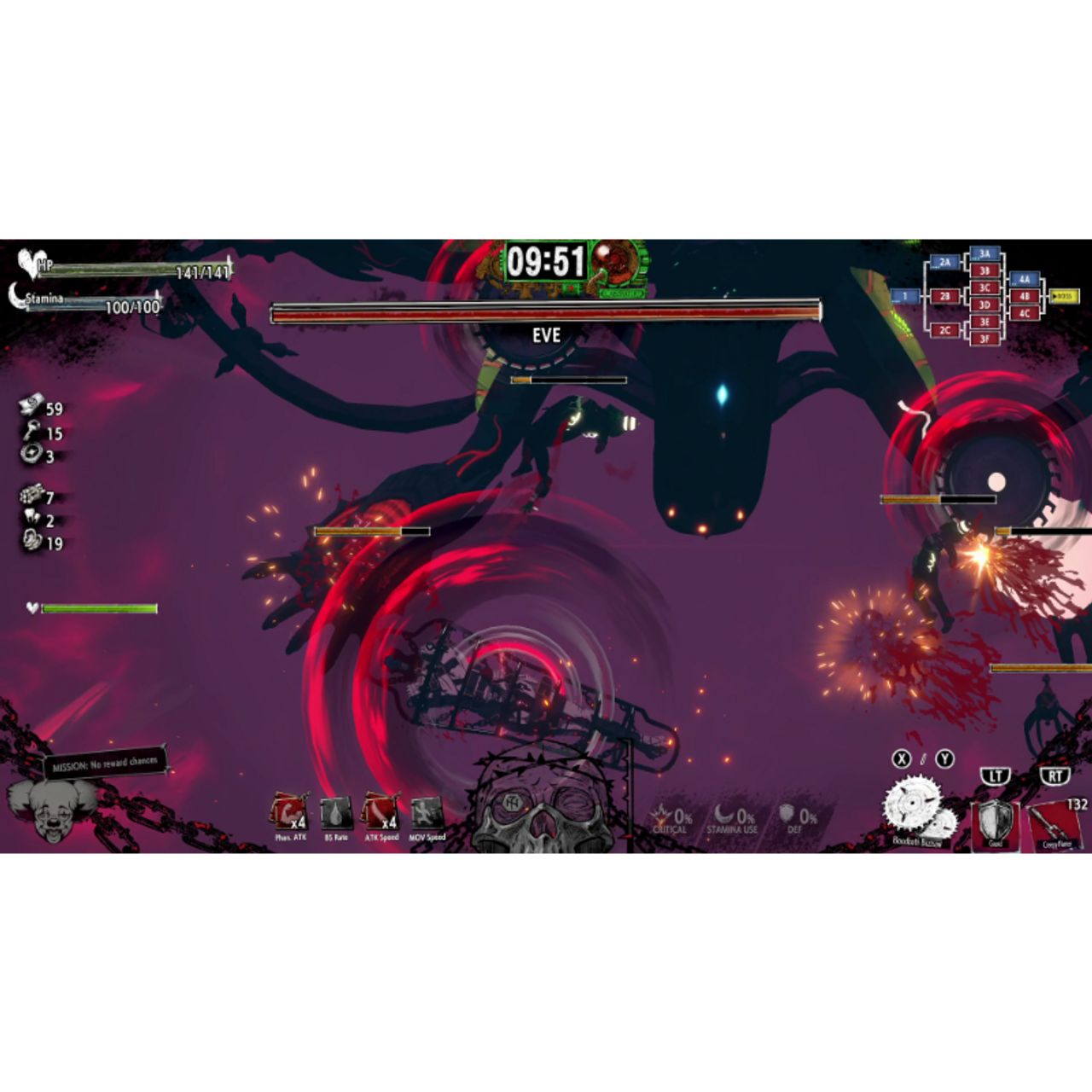Select the yellow BOSS node on stage map
Screen dimensions: 1092x1092
pos(1064,296)
